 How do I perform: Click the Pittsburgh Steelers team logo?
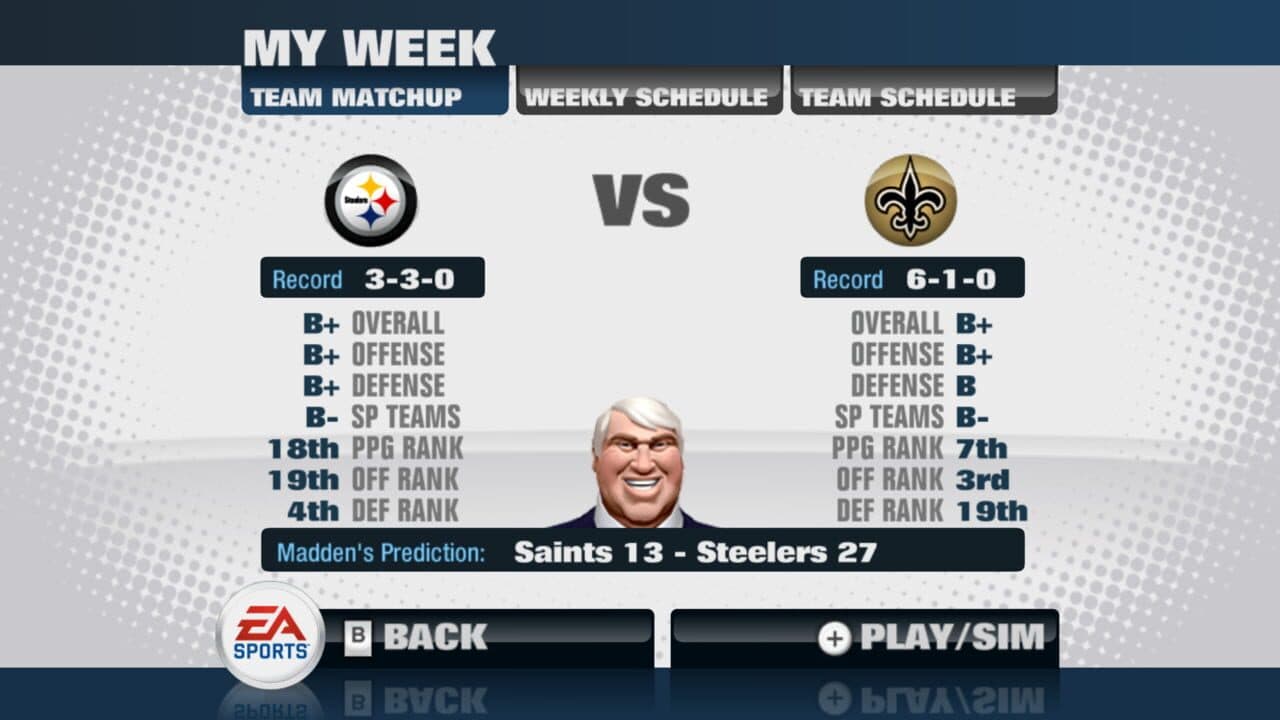[371, 200]
